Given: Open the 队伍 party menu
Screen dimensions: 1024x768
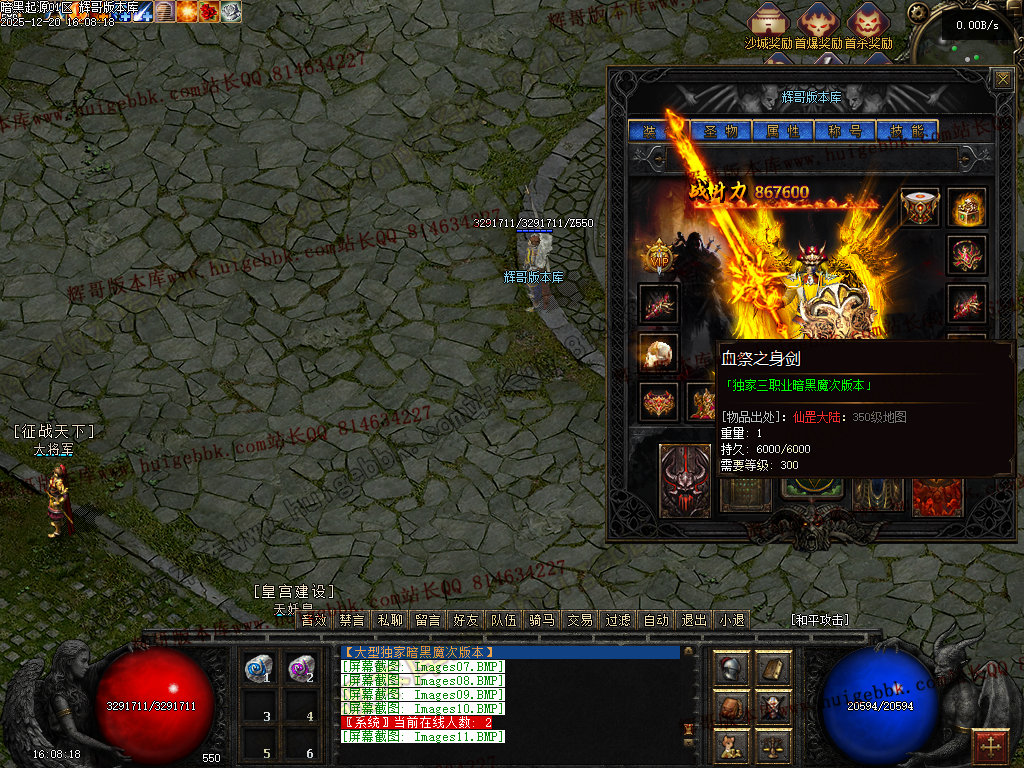Looking at the screenshot, I should 504,620.
